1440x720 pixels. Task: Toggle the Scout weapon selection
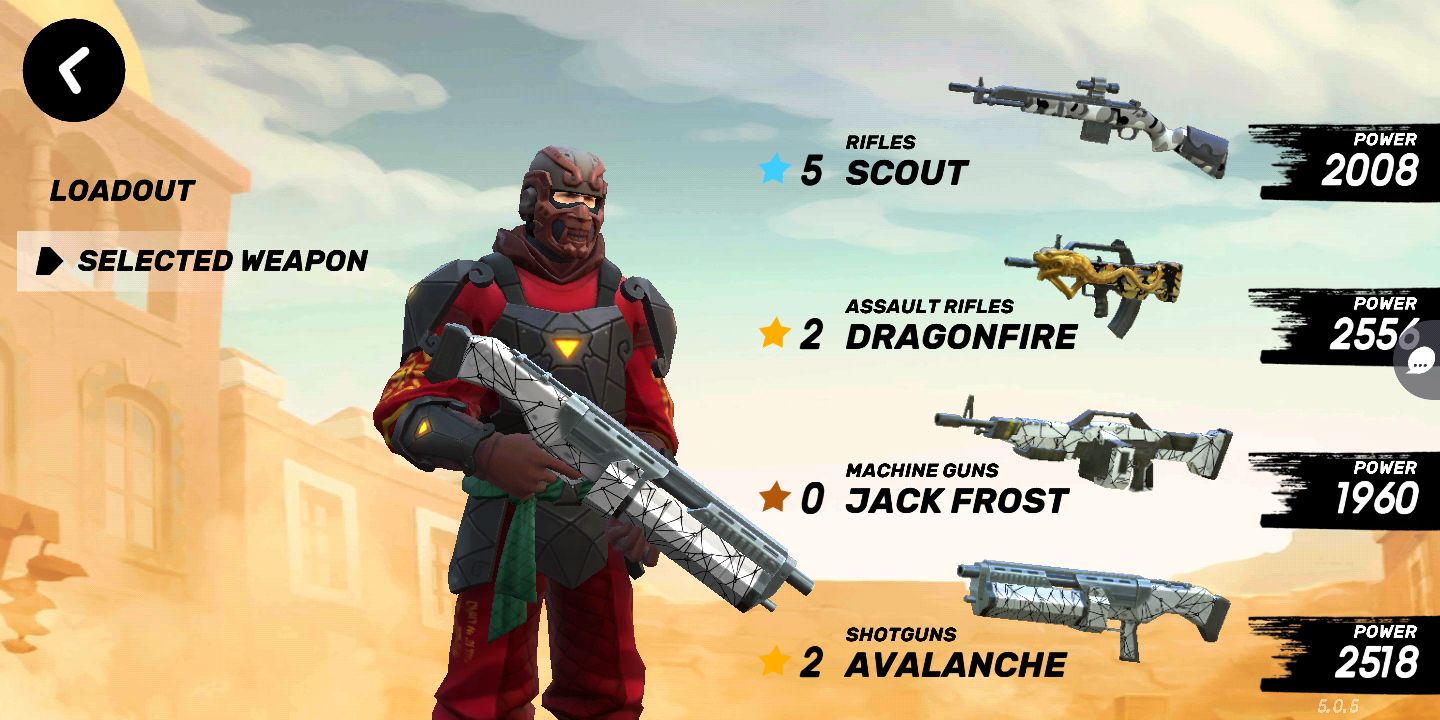pos(905,170)
